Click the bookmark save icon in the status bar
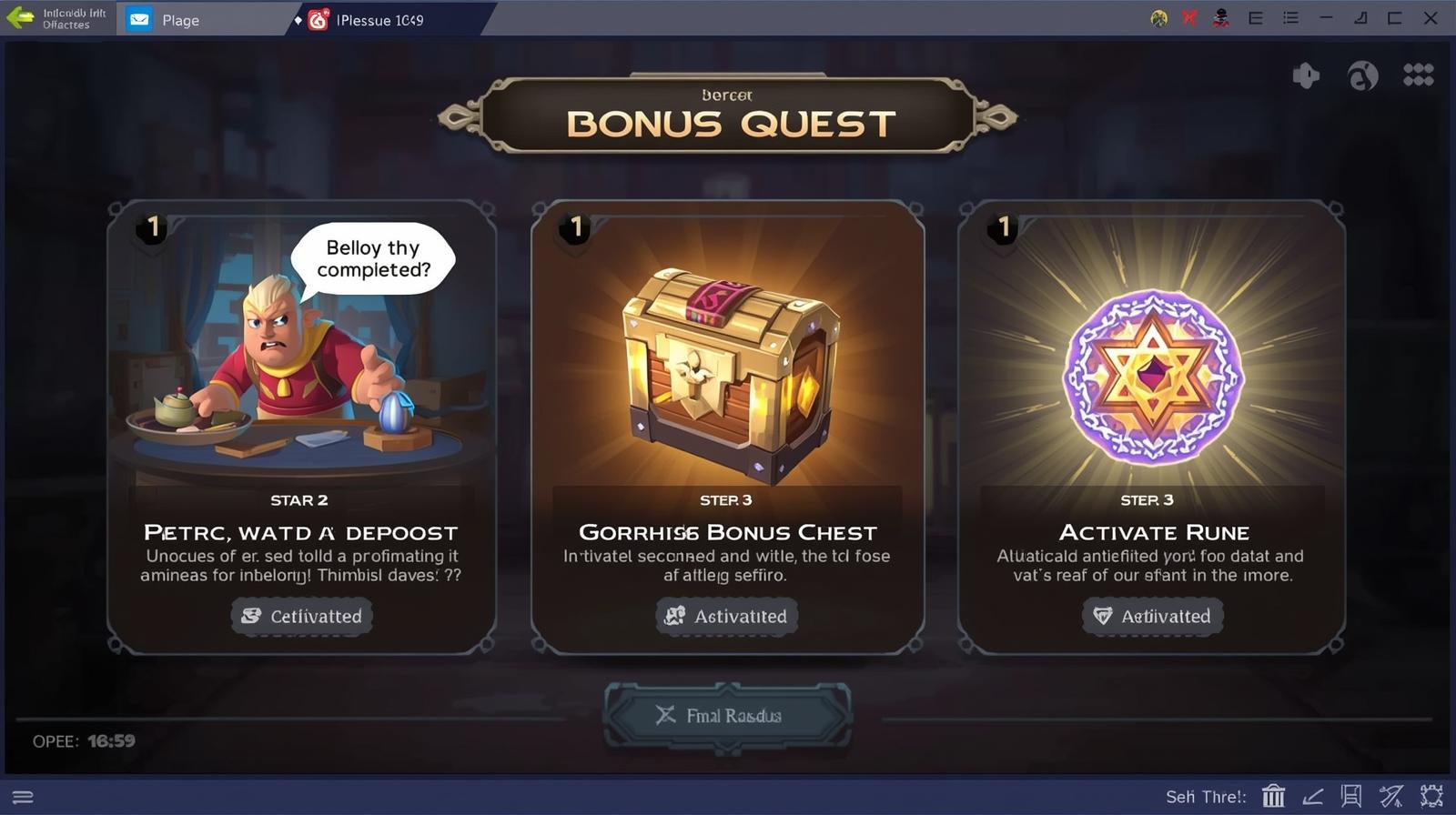 point(1352,795)
